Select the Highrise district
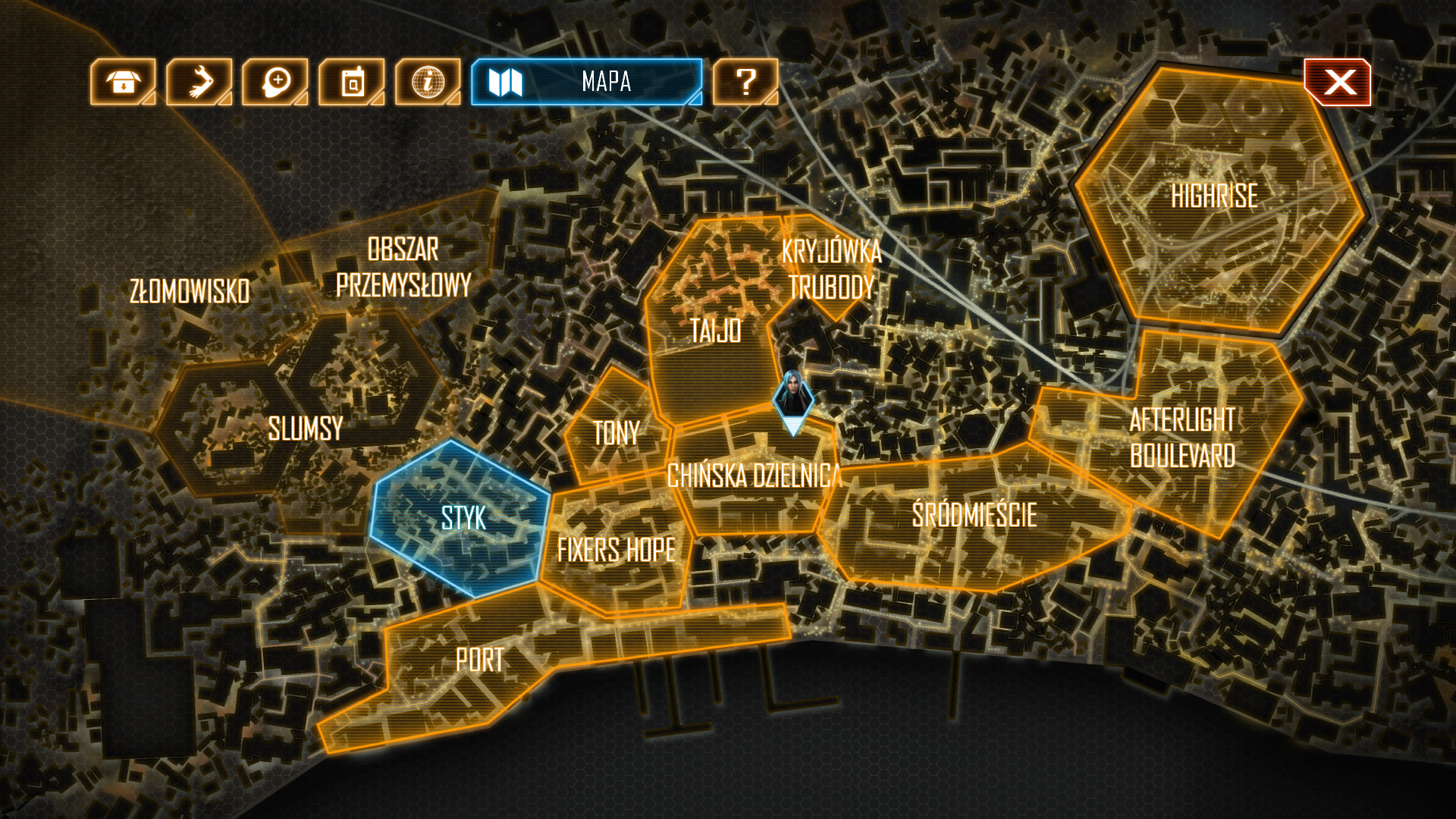 (1215, 197)
